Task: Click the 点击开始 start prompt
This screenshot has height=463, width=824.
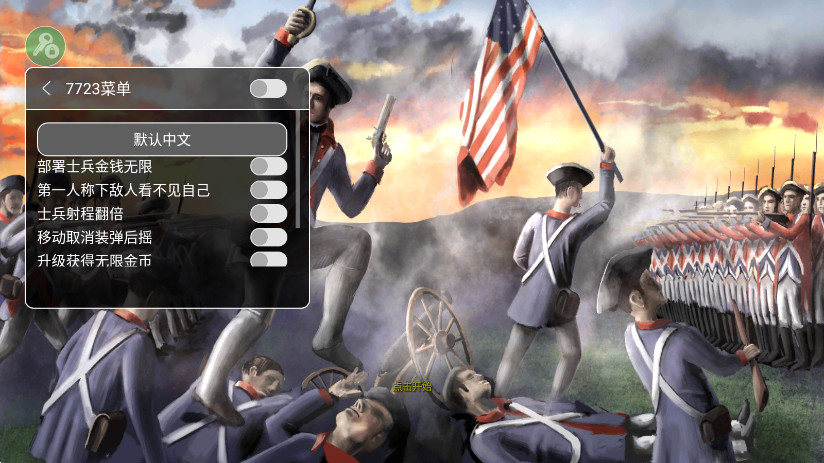Action: pyautogui.click(x=413, y=386)
